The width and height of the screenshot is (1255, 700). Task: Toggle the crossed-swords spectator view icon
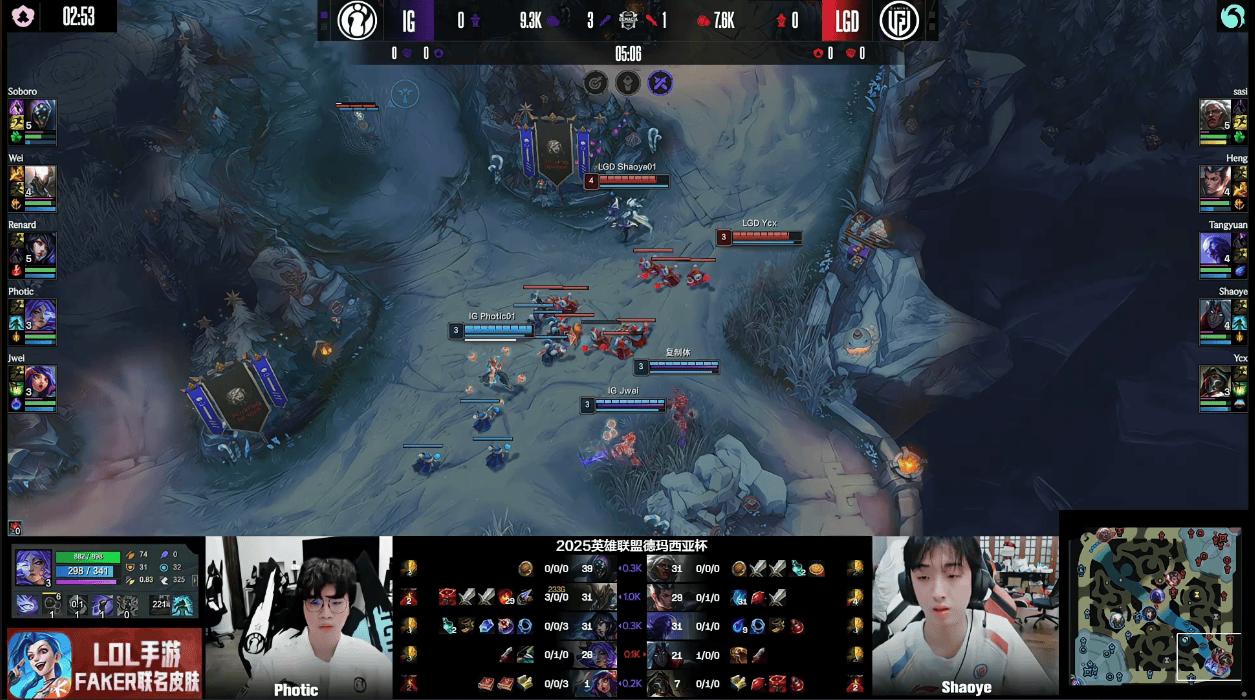pos(660,82)
